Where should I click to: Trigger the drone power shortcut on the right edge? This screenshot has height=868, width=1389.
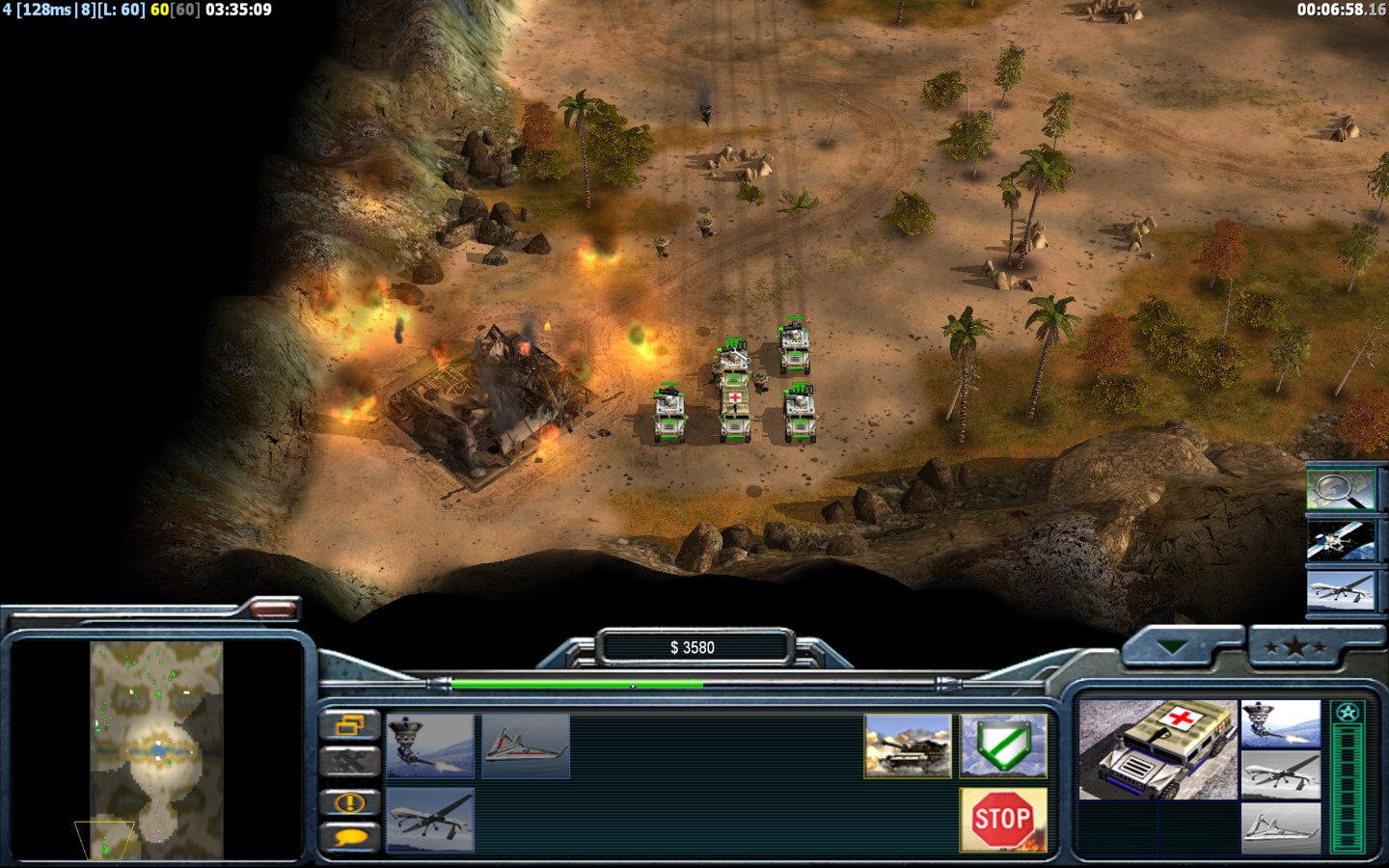[1341, 590]
